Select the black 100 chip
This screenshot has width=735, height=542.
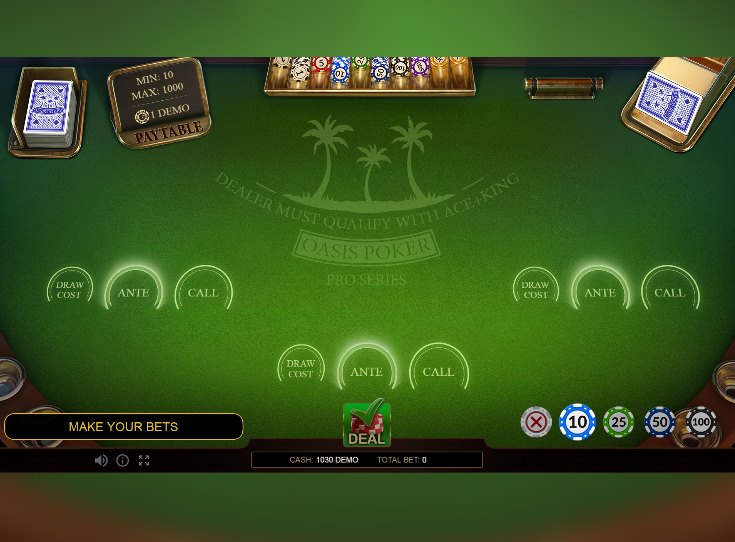point(700,422)
